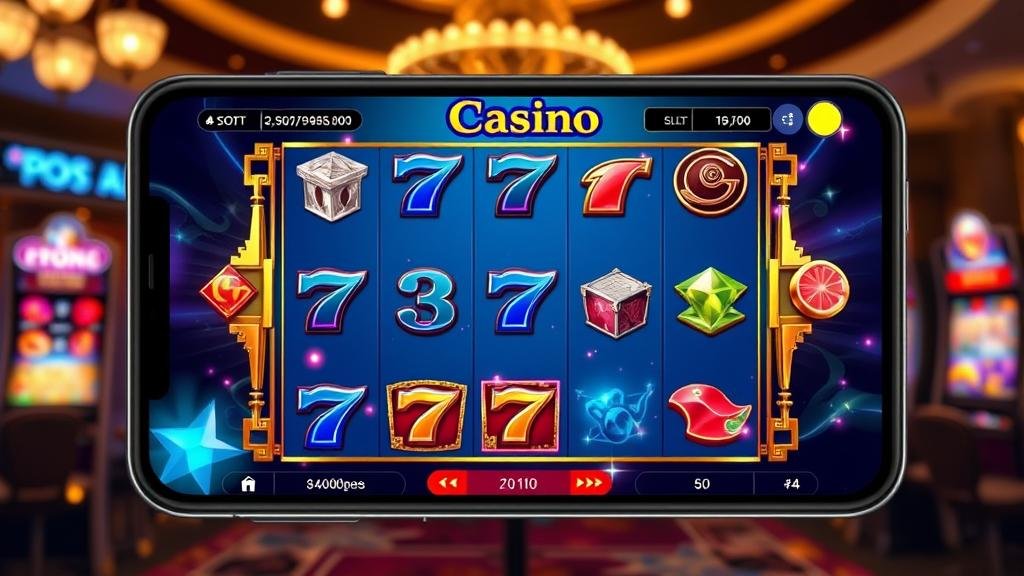Decrease the bet with red left arrows

tap(448, 484)
